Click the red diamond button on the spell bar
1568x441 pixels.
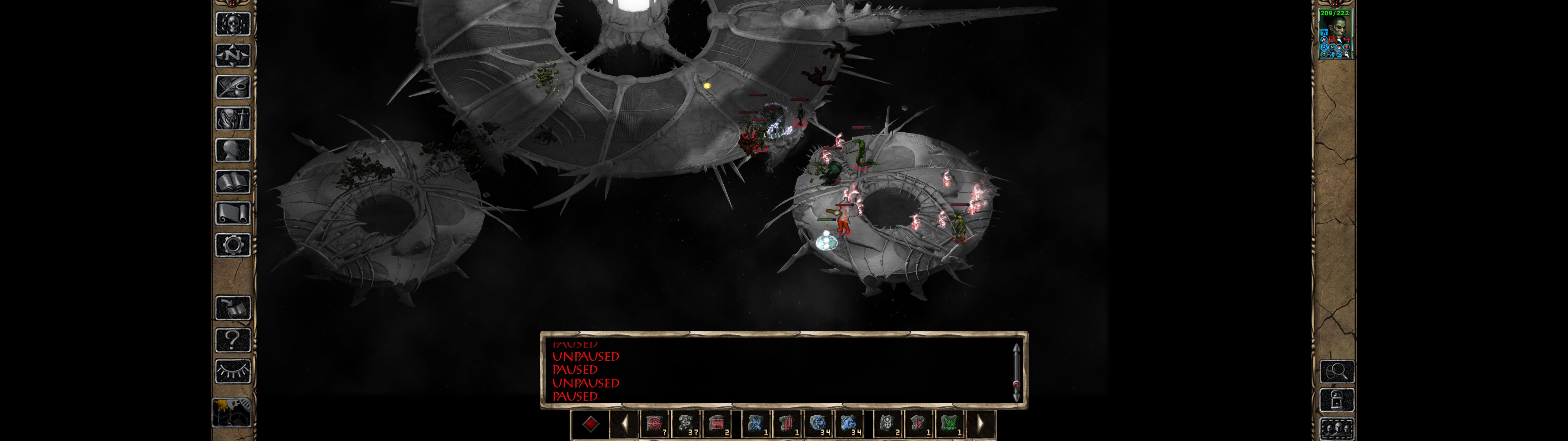click(x=590, y=423)
